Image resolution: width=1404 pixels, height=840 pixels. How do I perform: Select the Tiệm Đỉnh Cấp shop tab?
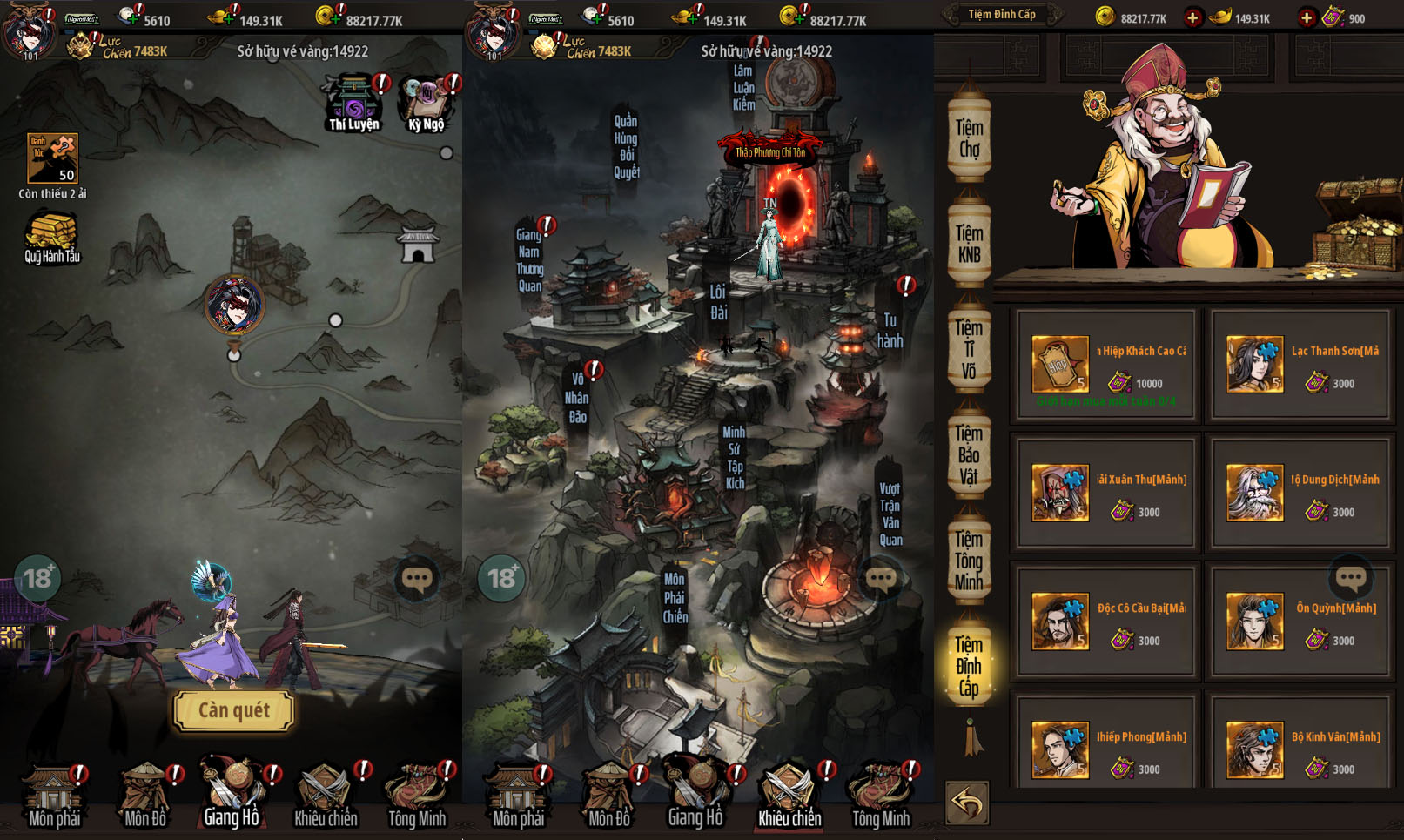(x=969, y=667)
